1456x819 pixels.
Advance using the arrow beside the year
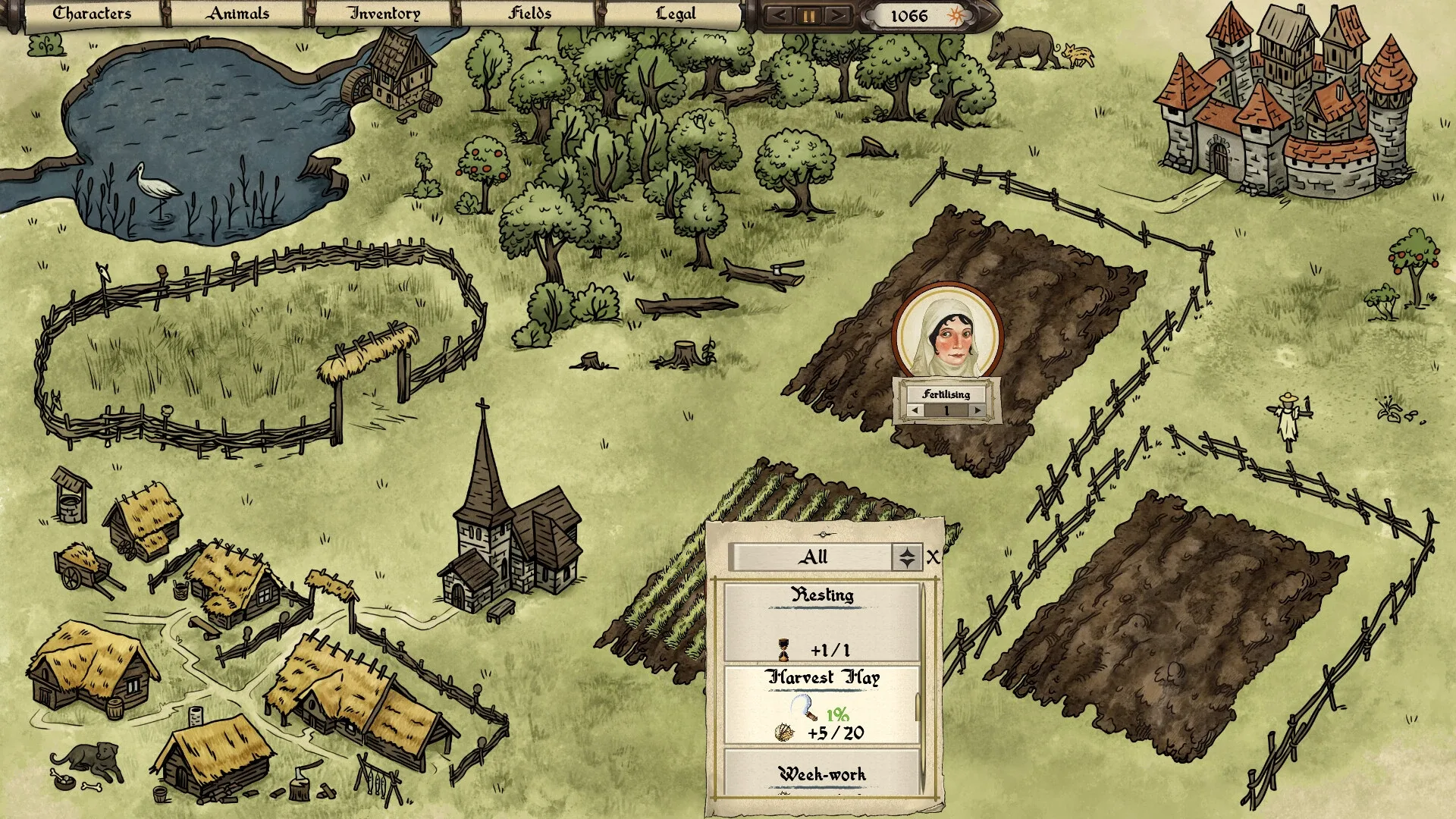pyautogui.click(x=988, y=15)
